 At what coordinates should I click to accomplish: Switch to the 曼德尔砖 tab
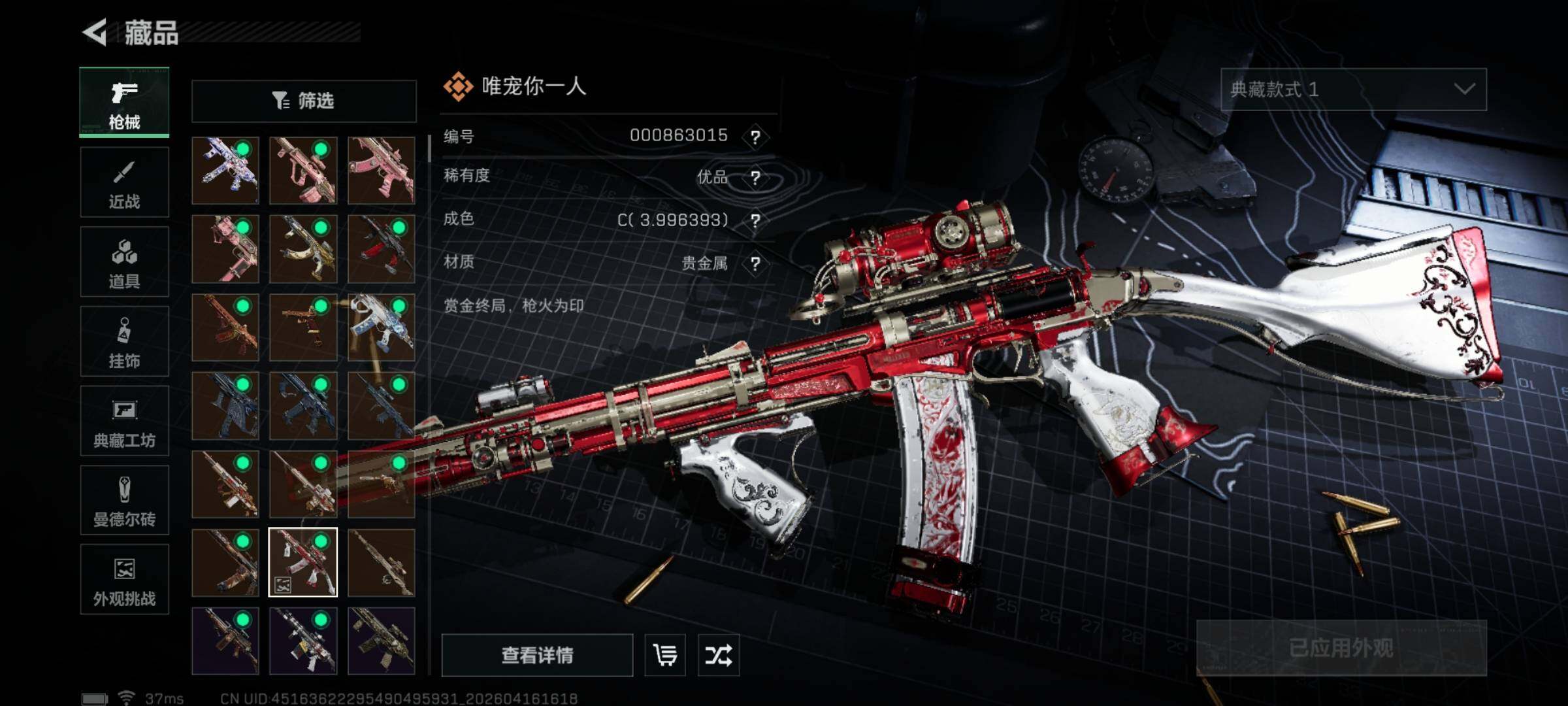click(124, 501)
